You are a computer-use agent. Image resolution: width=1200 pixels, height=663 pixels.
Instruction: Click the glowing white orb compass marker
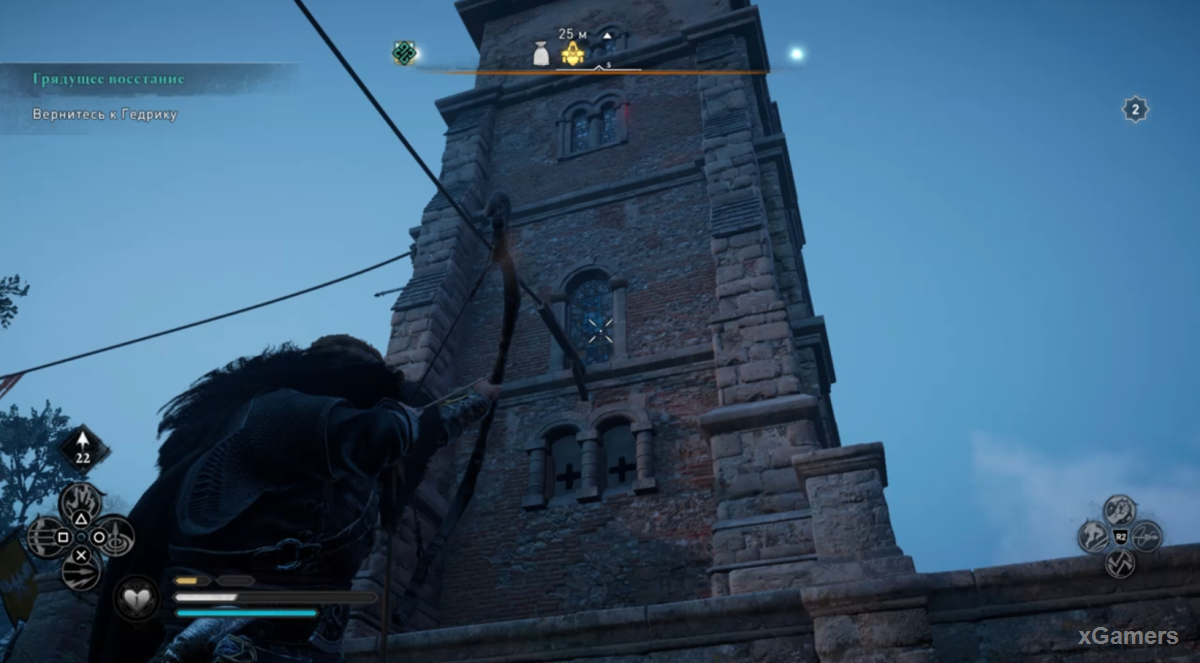click(796, 54)
